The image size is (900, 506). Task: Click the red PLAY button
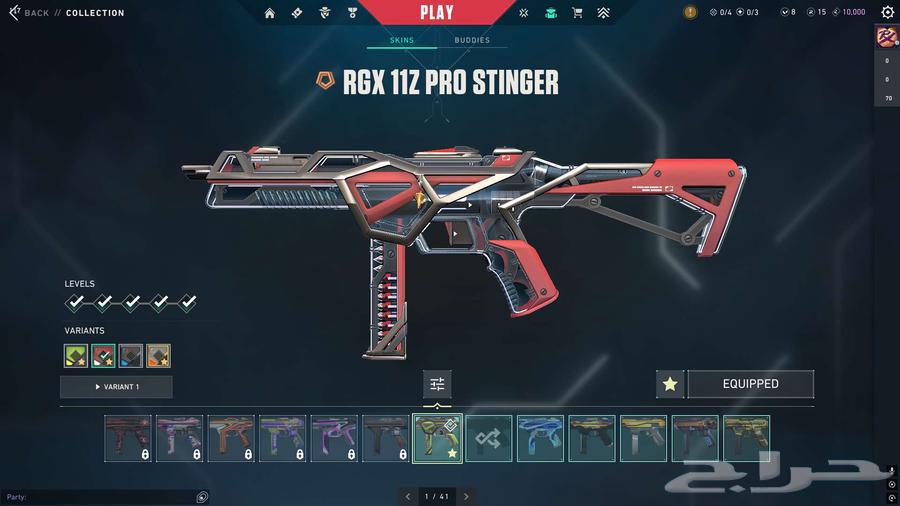436,13
